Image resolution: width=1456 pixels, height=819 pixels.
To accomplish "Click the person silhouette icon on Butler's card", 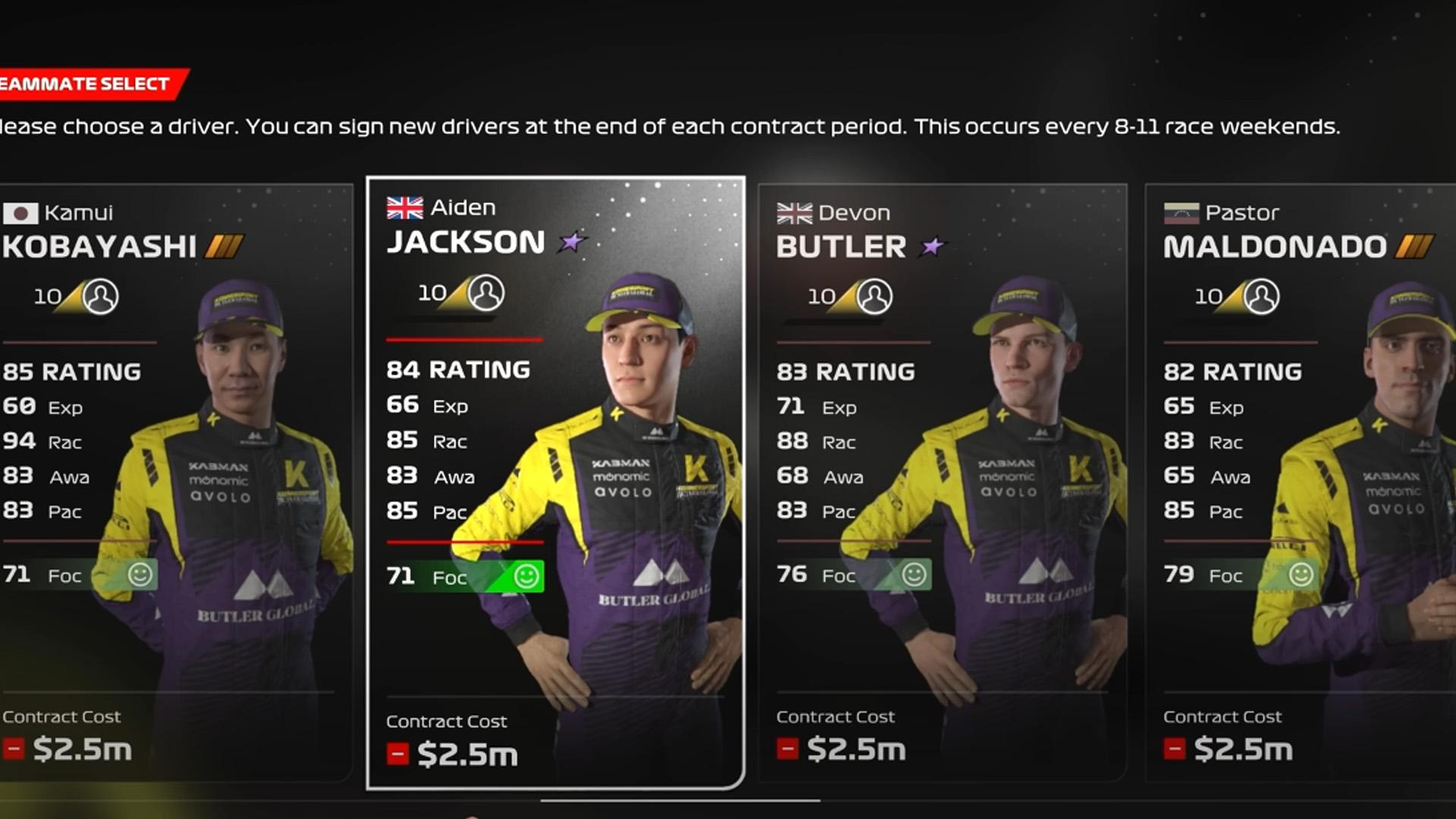I will pos(875,296).
